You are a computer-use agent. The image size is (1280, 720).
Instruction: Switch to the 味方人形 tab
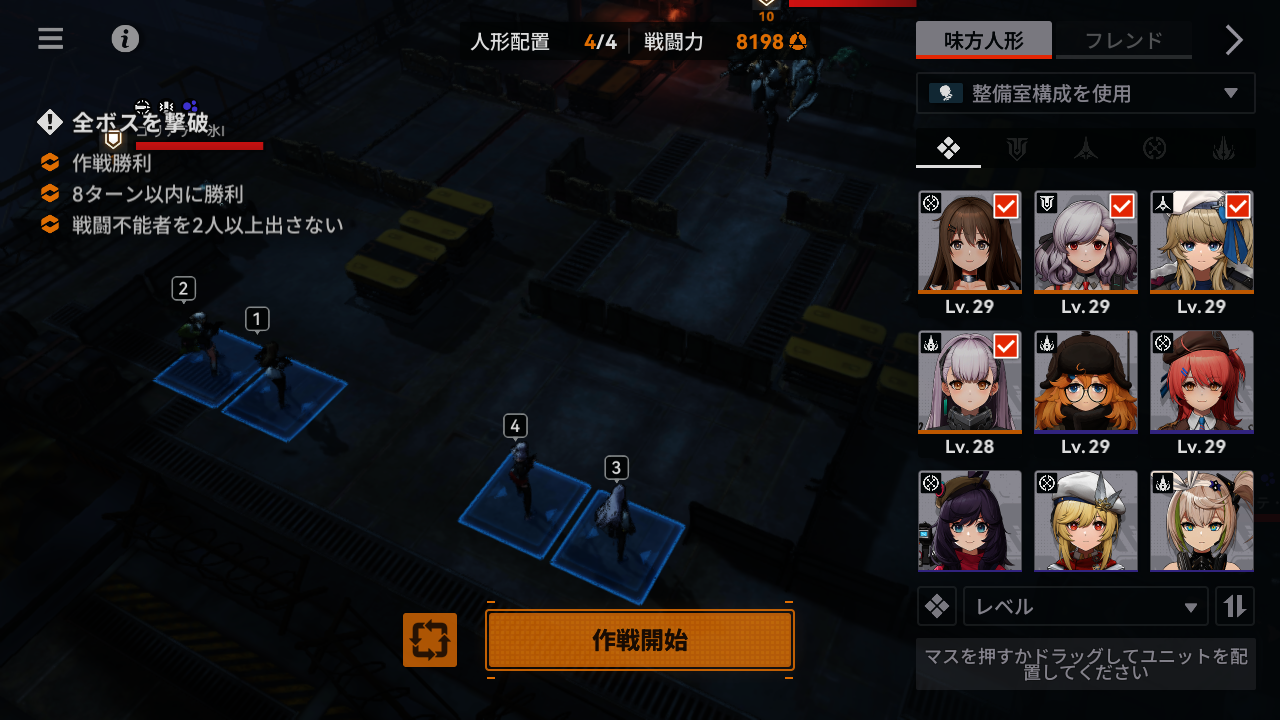click(983, 39)
